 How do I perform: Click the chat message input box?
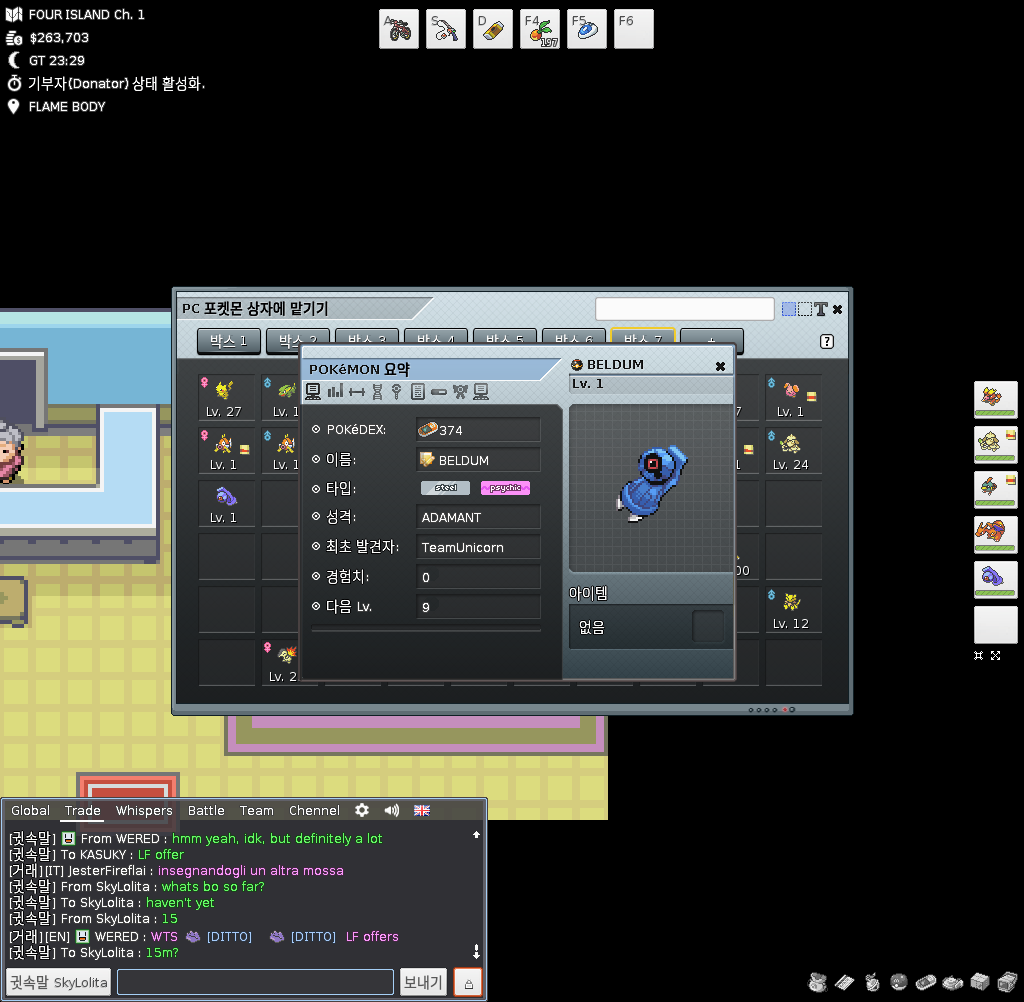pyautogui.click(x=255, y=982)
